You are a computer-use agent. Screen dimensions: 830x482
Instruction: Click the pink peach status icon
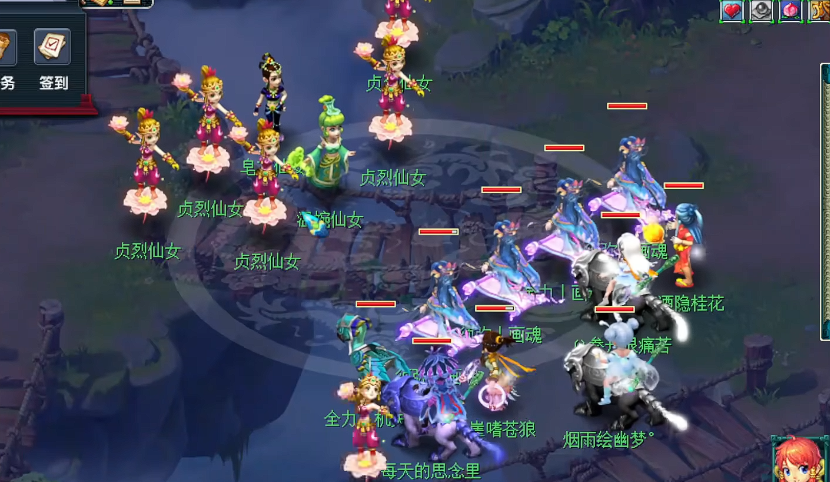tap(791, 10)
